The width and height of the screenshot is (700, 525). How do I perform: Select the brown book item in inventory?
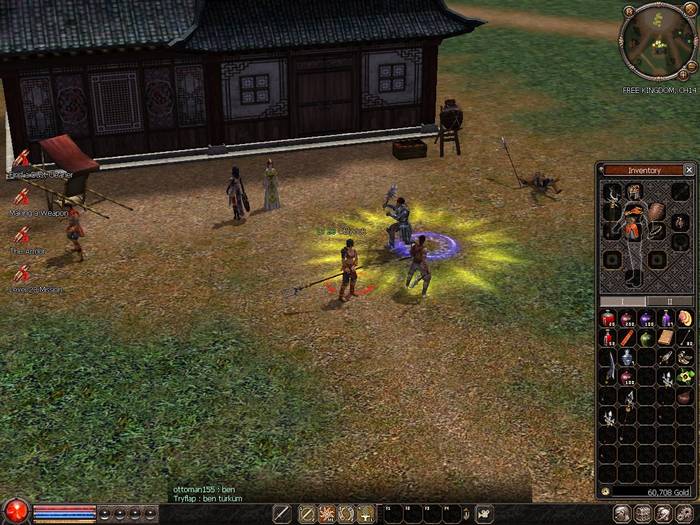[666, 338]
